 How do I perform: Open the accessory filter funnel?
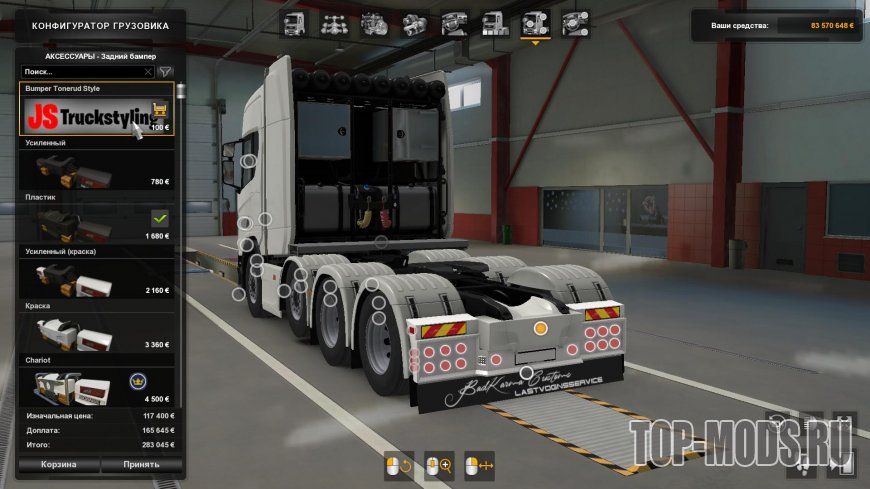pyautogui.click(x=166, y=72)
